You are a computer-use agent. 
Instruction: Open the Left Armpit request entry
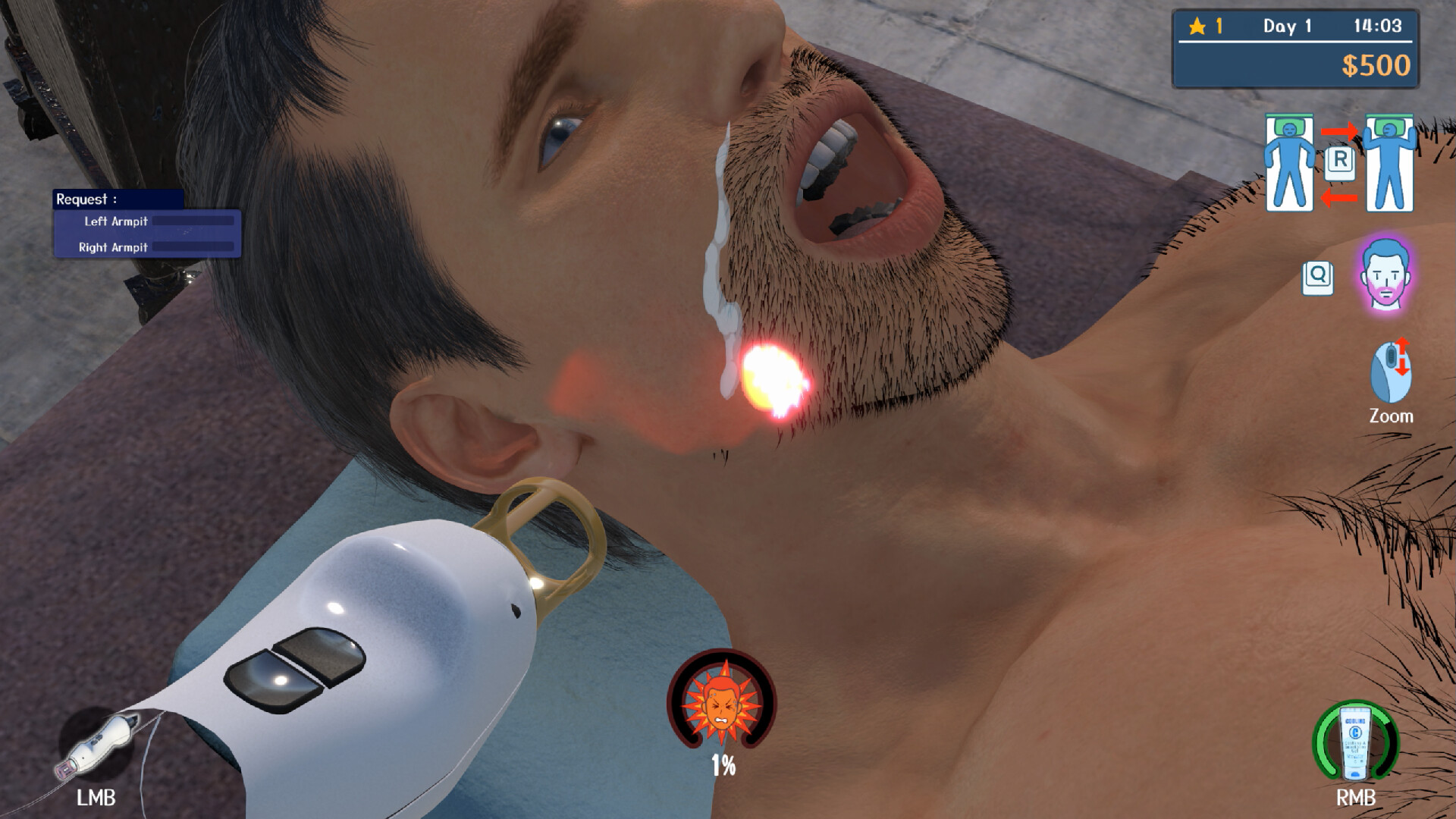[x=115, y=223]
